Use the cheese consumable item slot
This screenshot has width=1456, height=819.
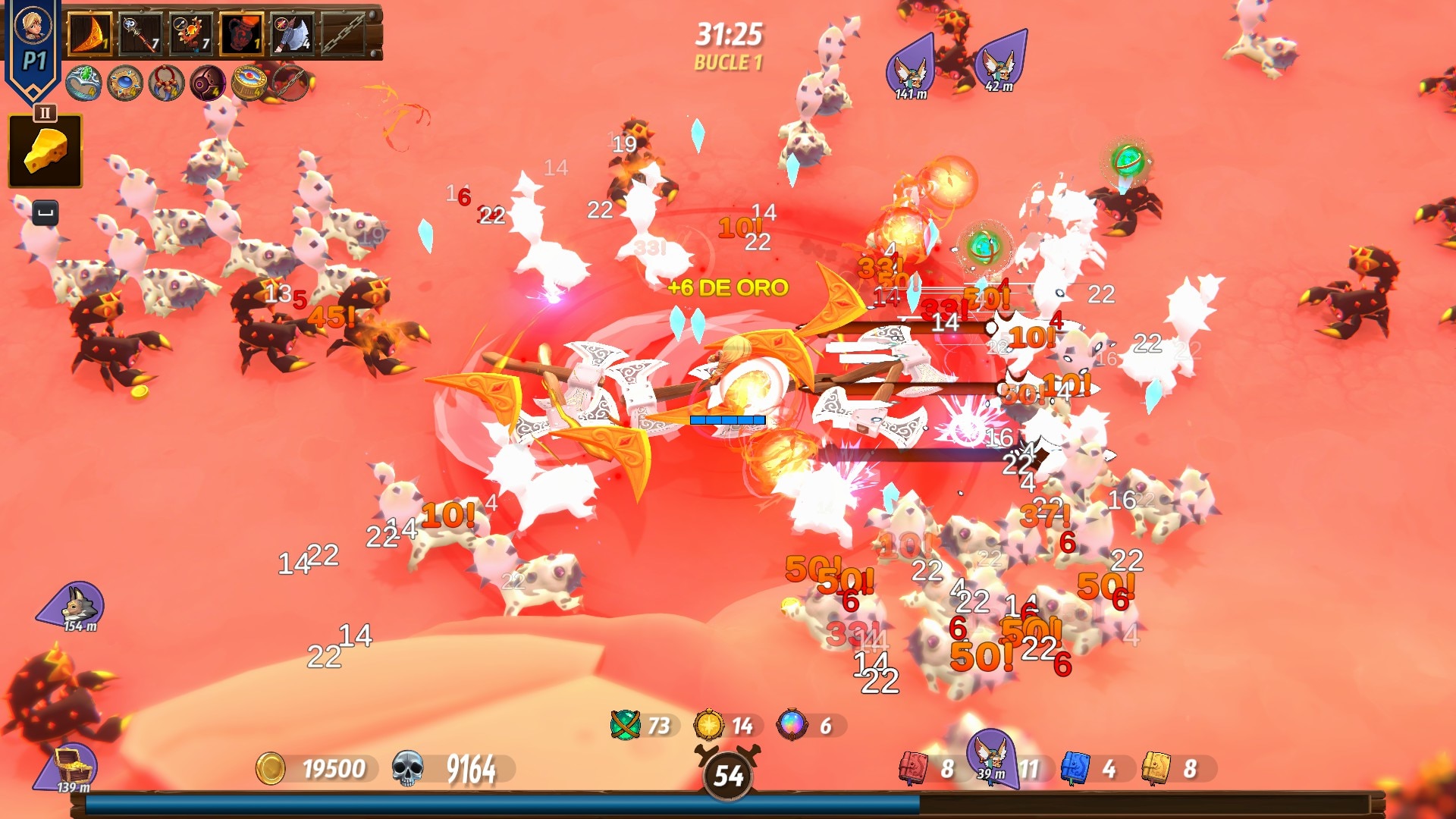[x=45, y=150]
